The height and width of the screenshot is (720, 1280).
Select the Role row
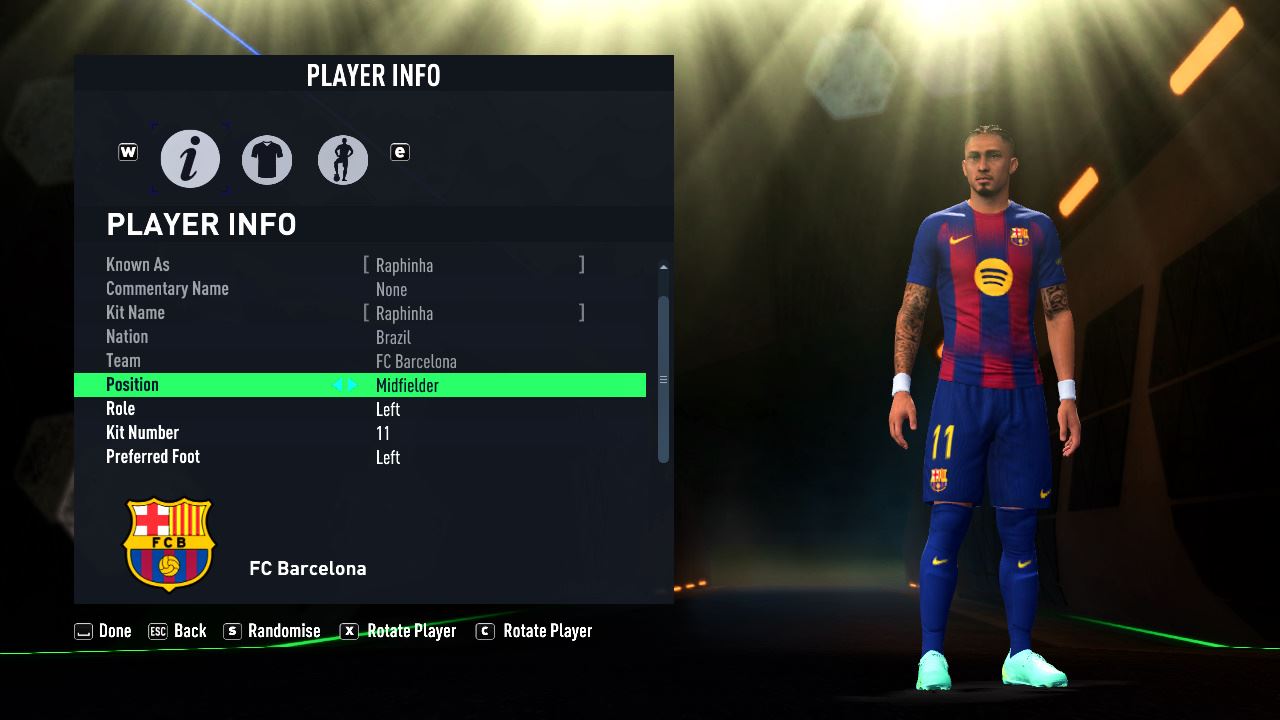pos(360,409)
